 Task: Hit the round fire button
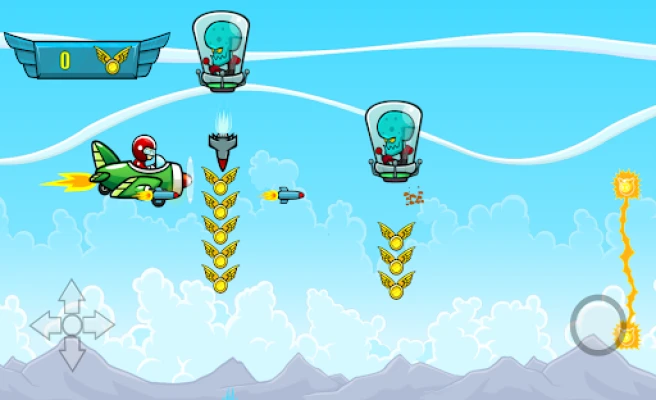click(x=597, y=324)
